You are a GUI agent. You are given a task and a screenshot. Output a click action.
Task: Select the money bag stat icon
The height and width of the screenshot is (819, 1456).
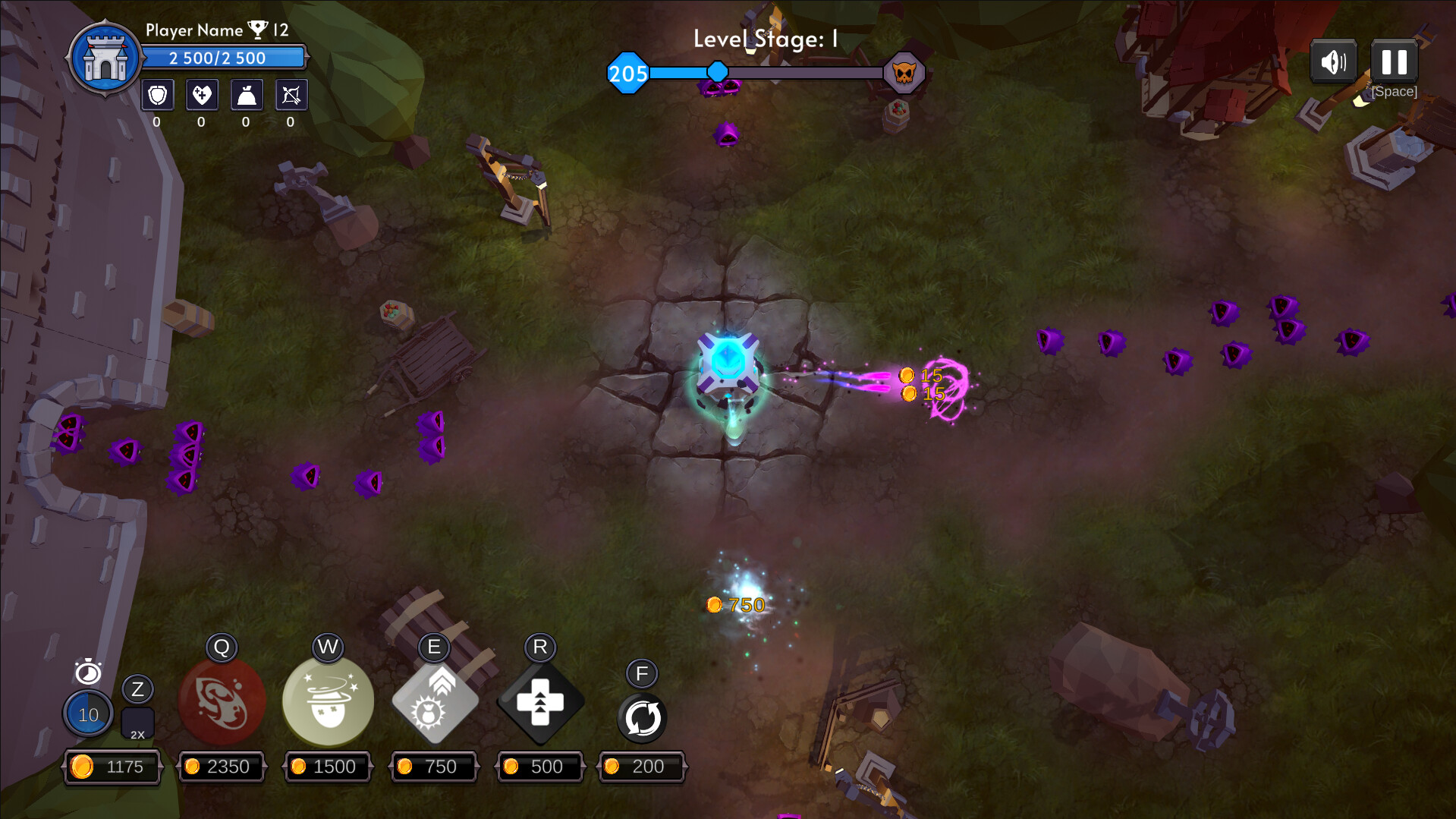point(247,96)
